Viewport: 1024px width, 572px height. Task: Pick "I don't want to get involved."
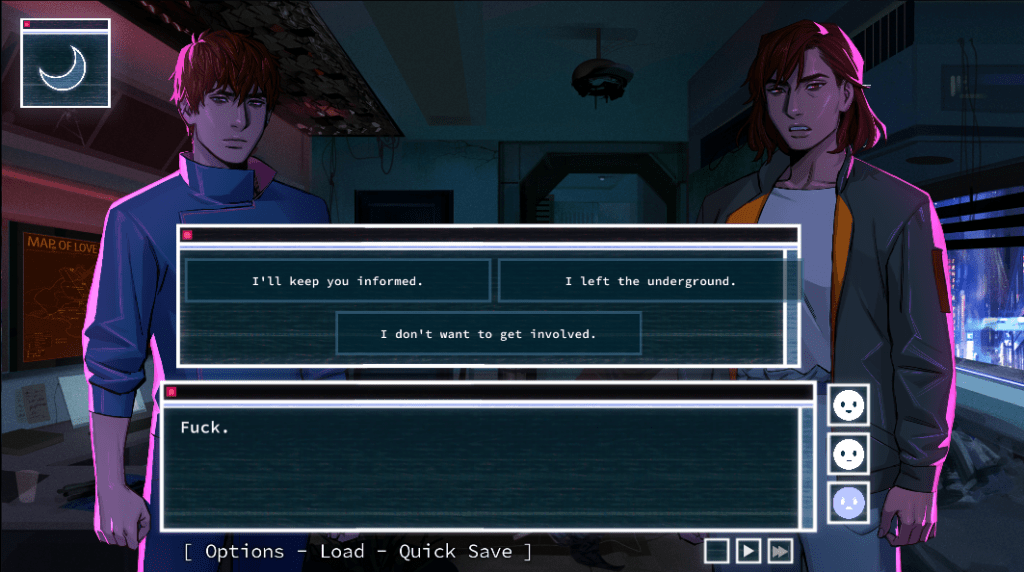pyautogui.click(x=488, y=334)
